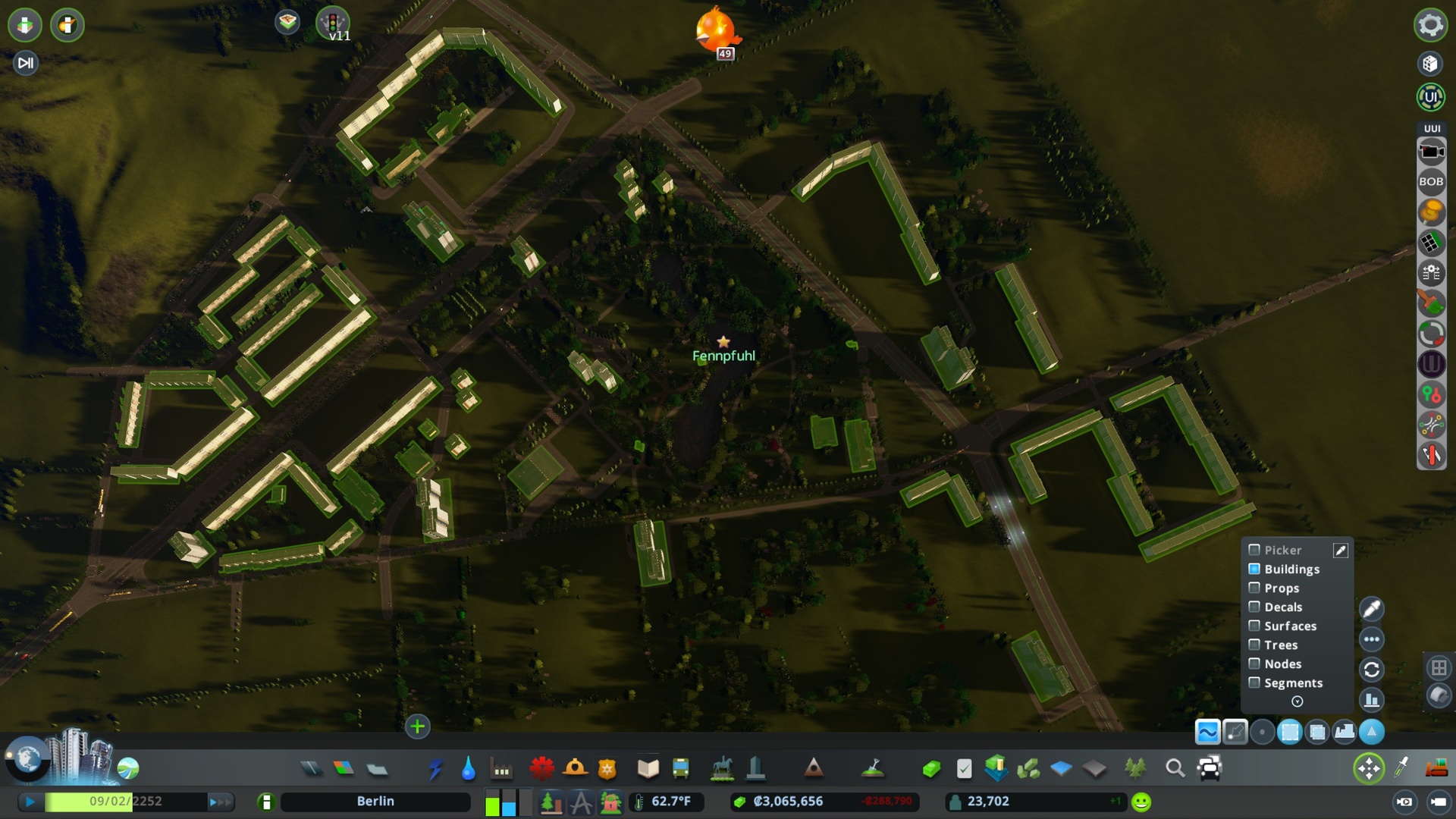Open the Police department panel via badge icon

tap(606, 768)
